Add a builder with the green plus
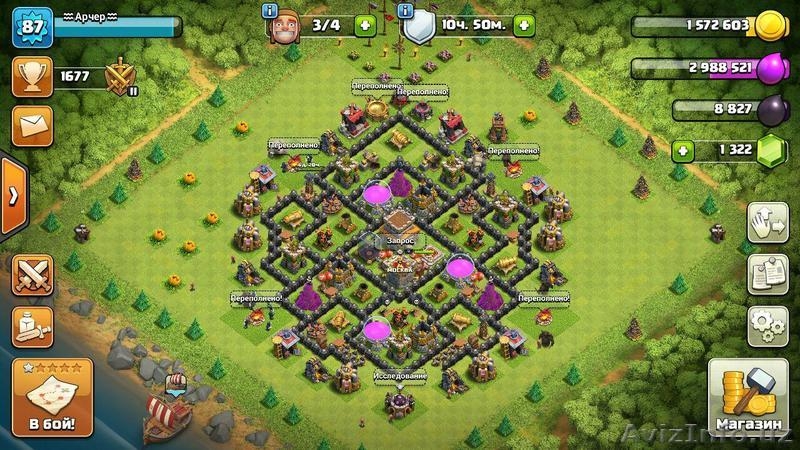This screenshot has width=800, height=450. (x=364, y=26)
